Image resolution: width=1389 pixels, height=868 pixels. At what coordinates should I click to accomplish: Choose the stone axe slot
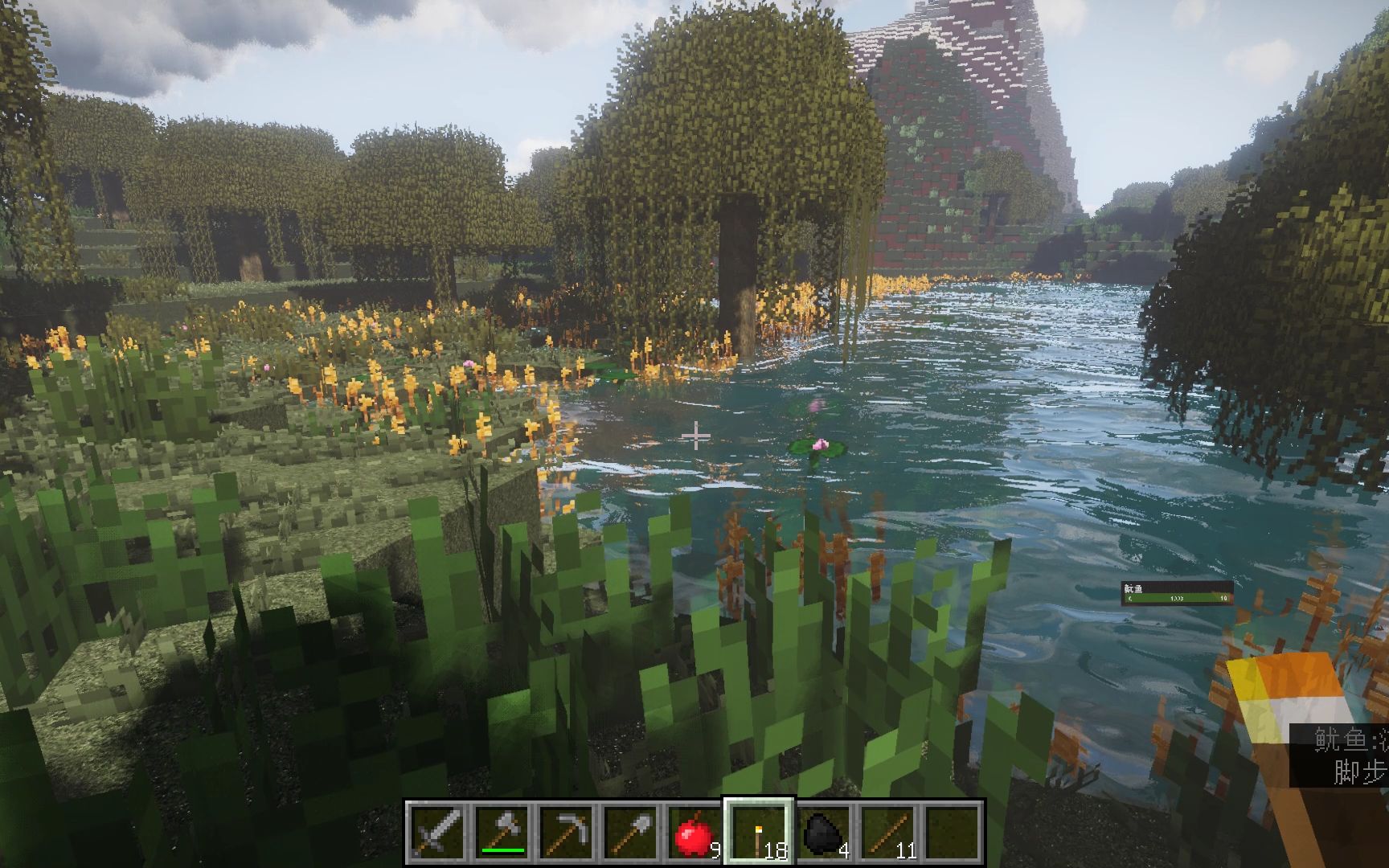pos(502,831)
